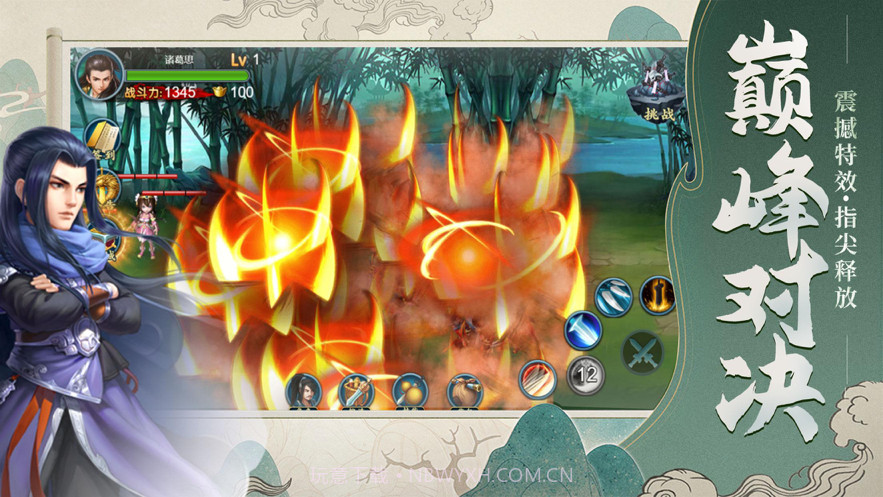Open the gourd items menu
The height and width of the screenshot is (497, 883).
pyautogui.click(x=410, y=389)
